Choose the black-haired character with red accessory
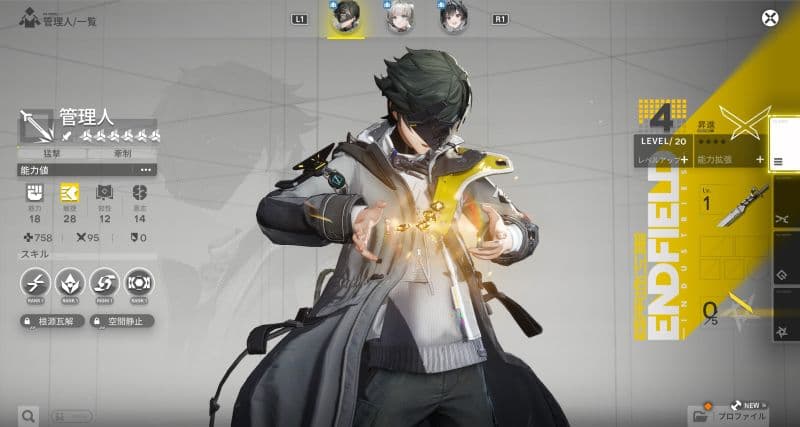The image size is (800, 427). click(x=455, y=19)
